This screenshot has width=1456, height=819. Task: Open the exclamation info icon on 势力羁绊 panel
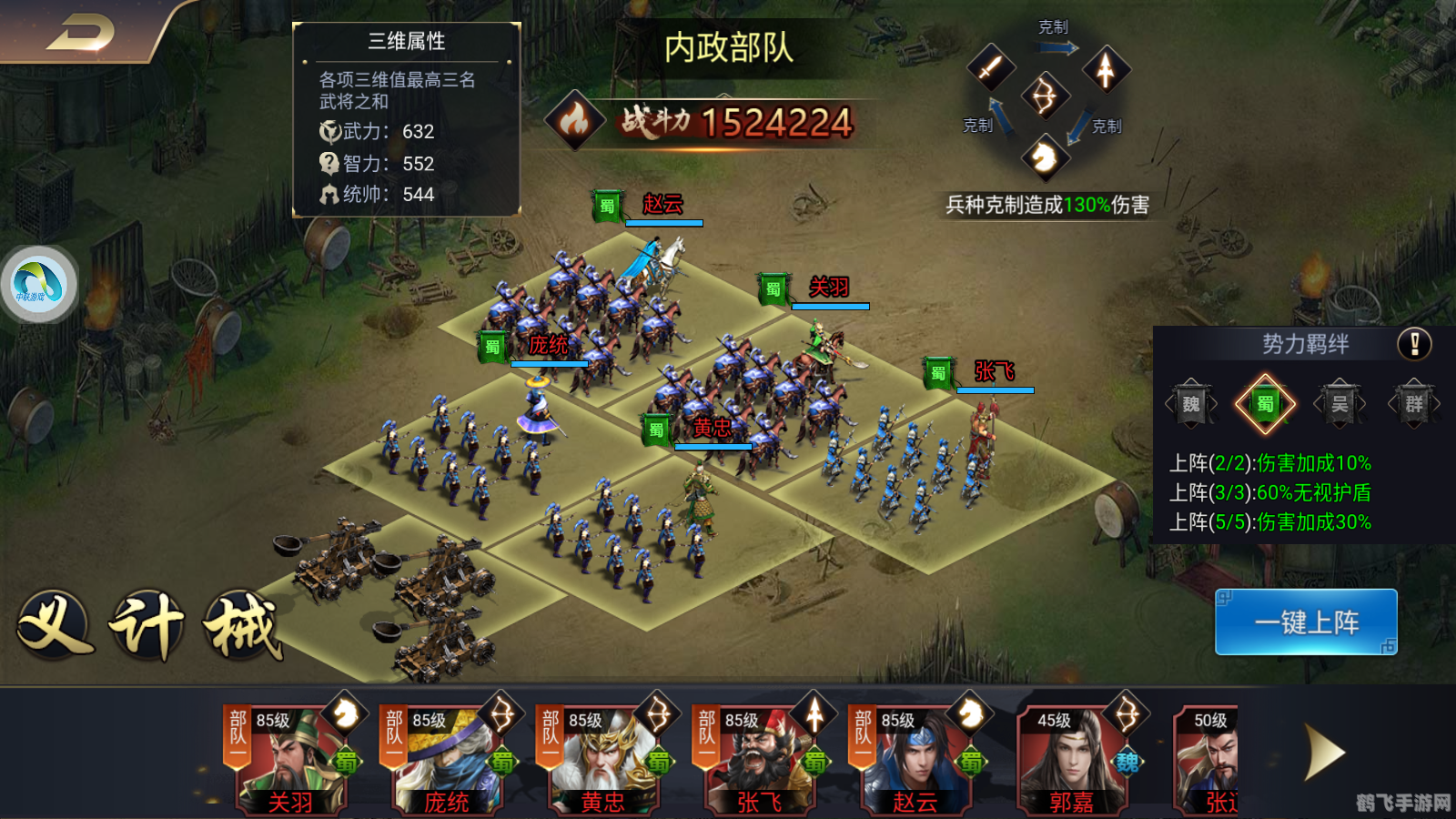(x=1413, y=344)
